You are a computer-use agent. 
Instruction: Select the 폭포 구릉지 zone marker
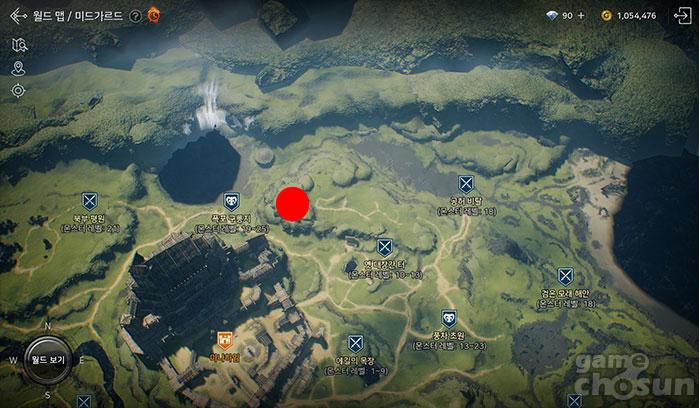(x=231, y=201)
